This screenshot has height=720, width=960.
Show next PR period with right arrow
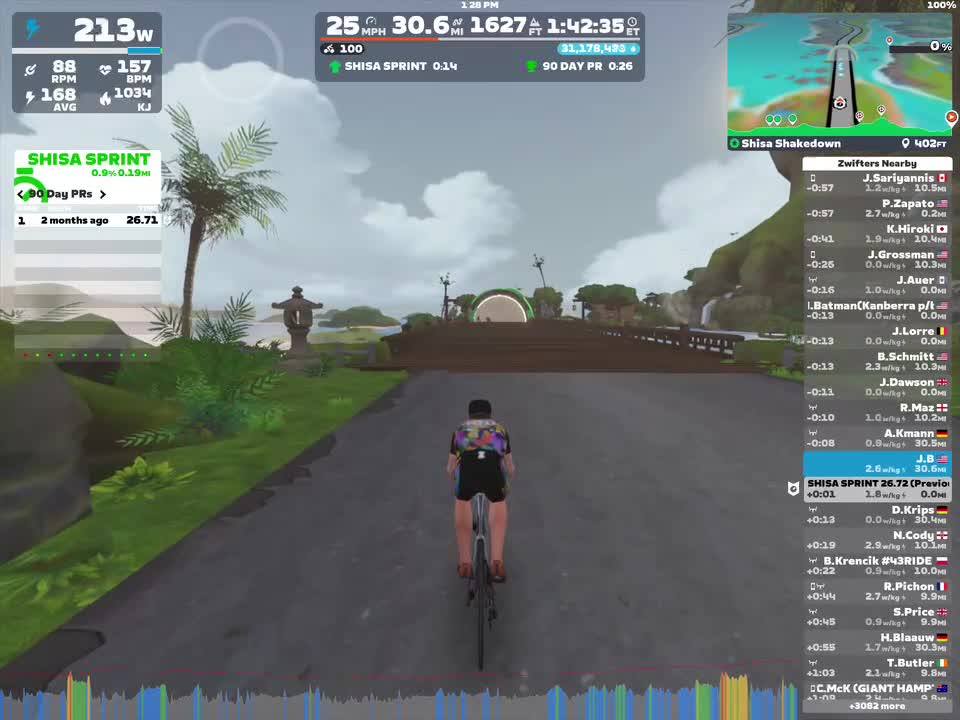102,194
